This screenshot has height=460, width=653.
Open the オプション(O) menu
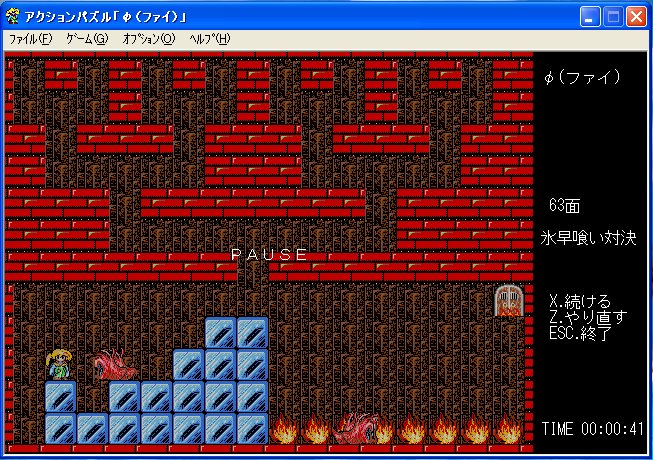tap(148, 39)
